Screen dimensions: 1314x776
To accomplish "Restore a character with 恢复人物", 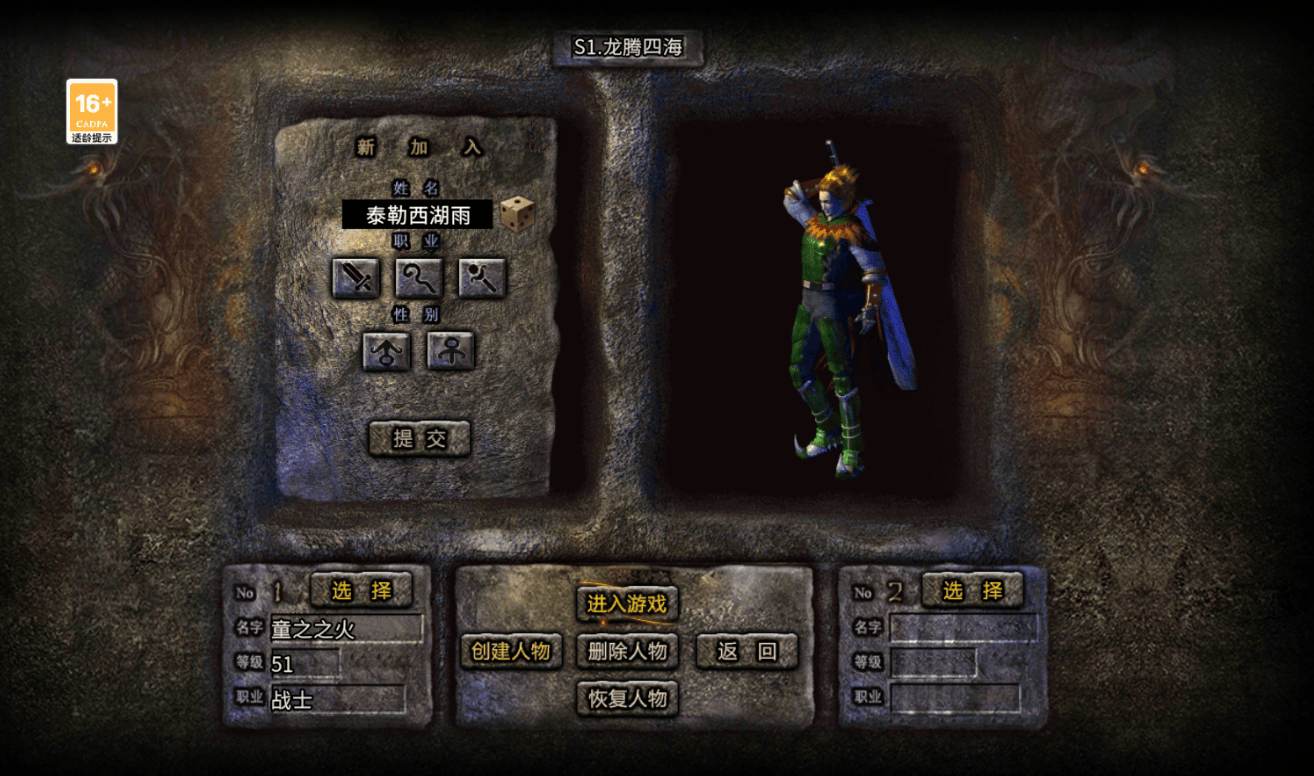I will (x=627, y=698).
